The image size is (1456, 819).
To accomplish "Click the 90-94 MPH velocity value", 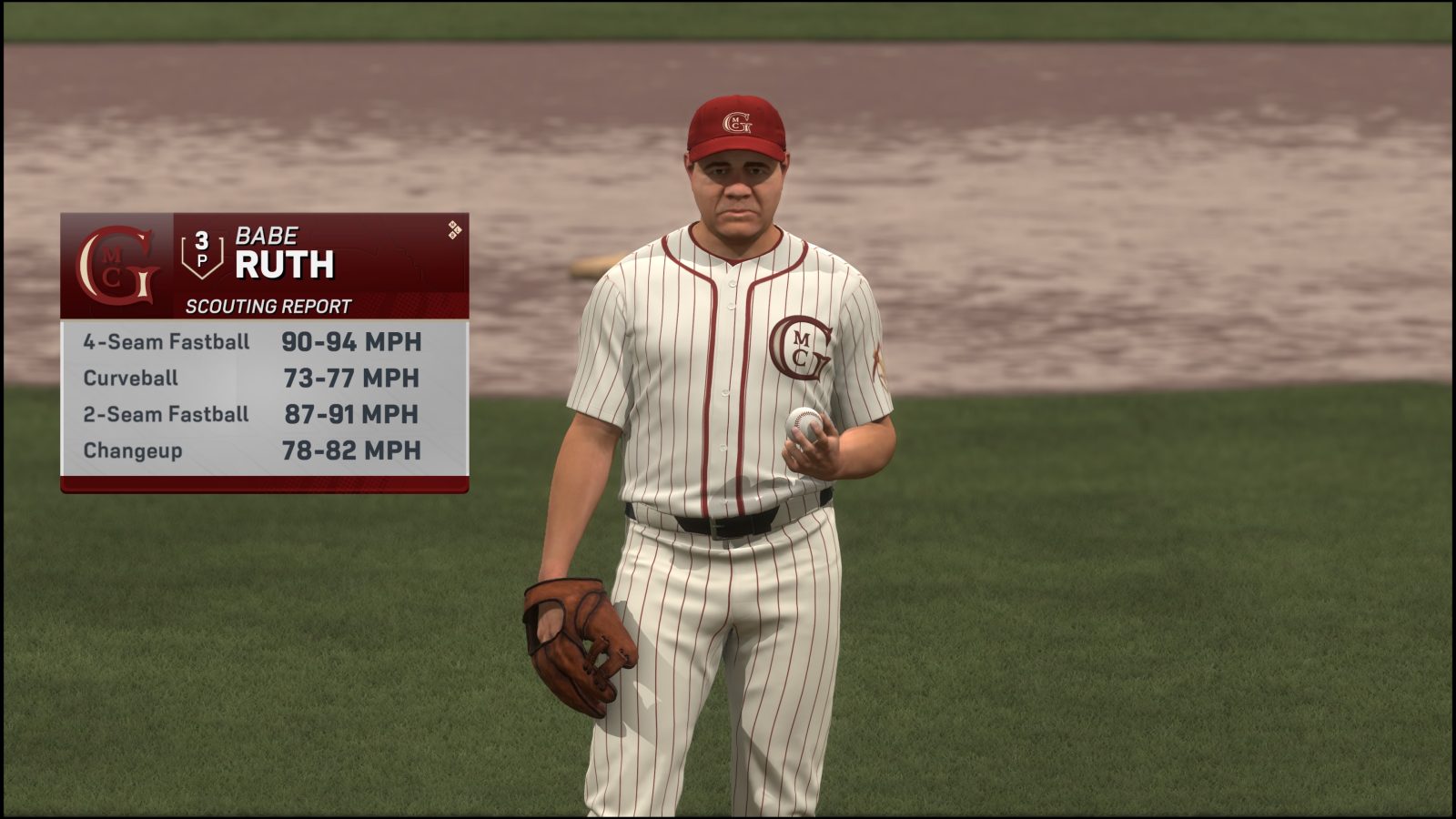I will [x=351, y=341].
